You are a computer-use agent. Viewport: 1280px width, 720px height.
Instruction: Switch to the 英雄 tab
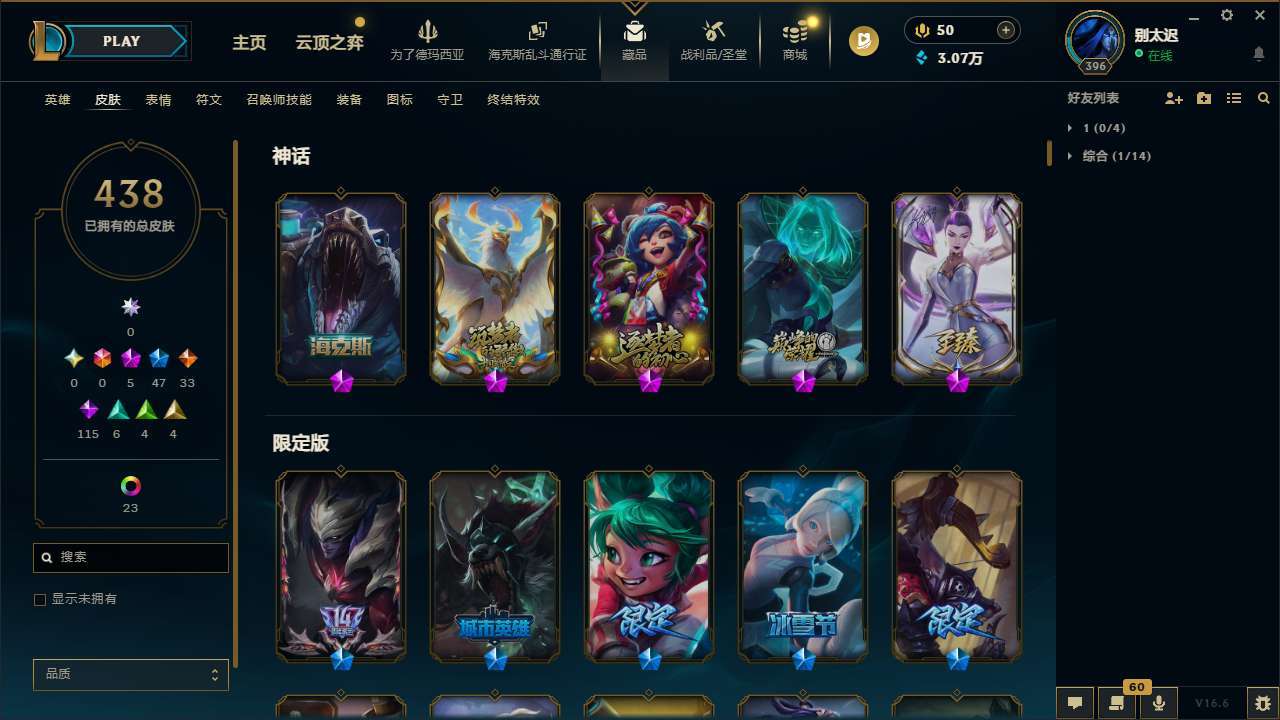click(x=57, y=99)
